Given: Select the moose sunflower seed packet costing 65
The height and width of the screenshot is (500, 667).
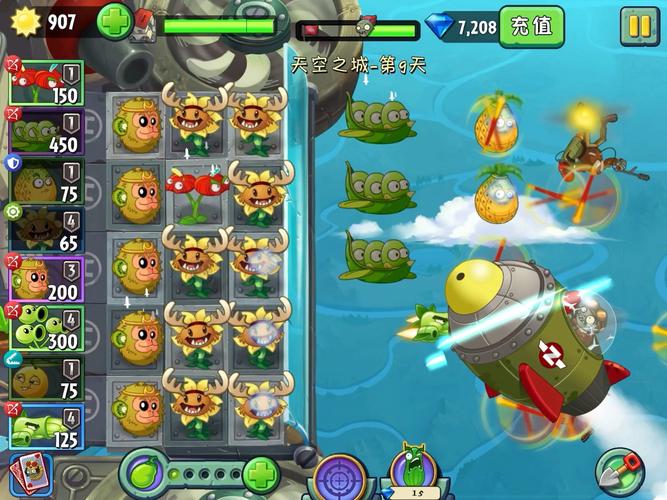Looking at the screenshot, I should tap(46, 229).
